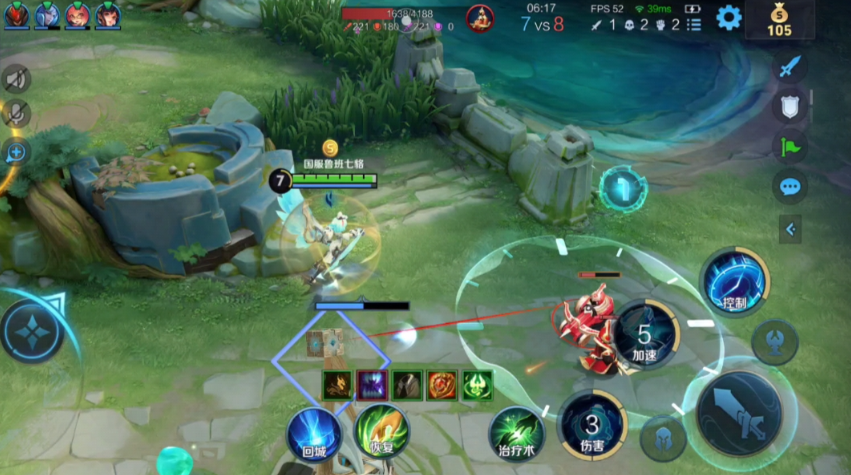Tap the green flag gather signal
This screenshot has height=475, width=851.
coord(790,147)
